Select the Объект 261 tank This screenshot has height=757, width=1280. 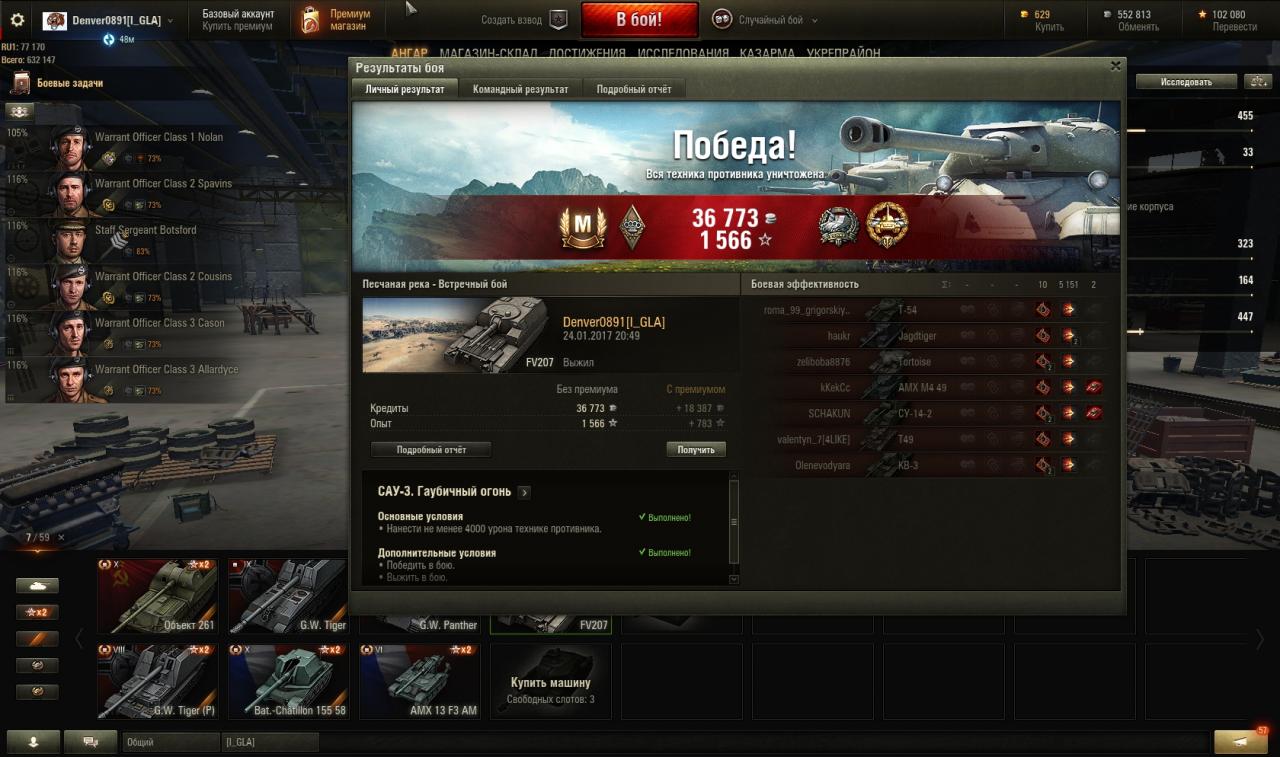pyautogui.click(x=157, y=596)
